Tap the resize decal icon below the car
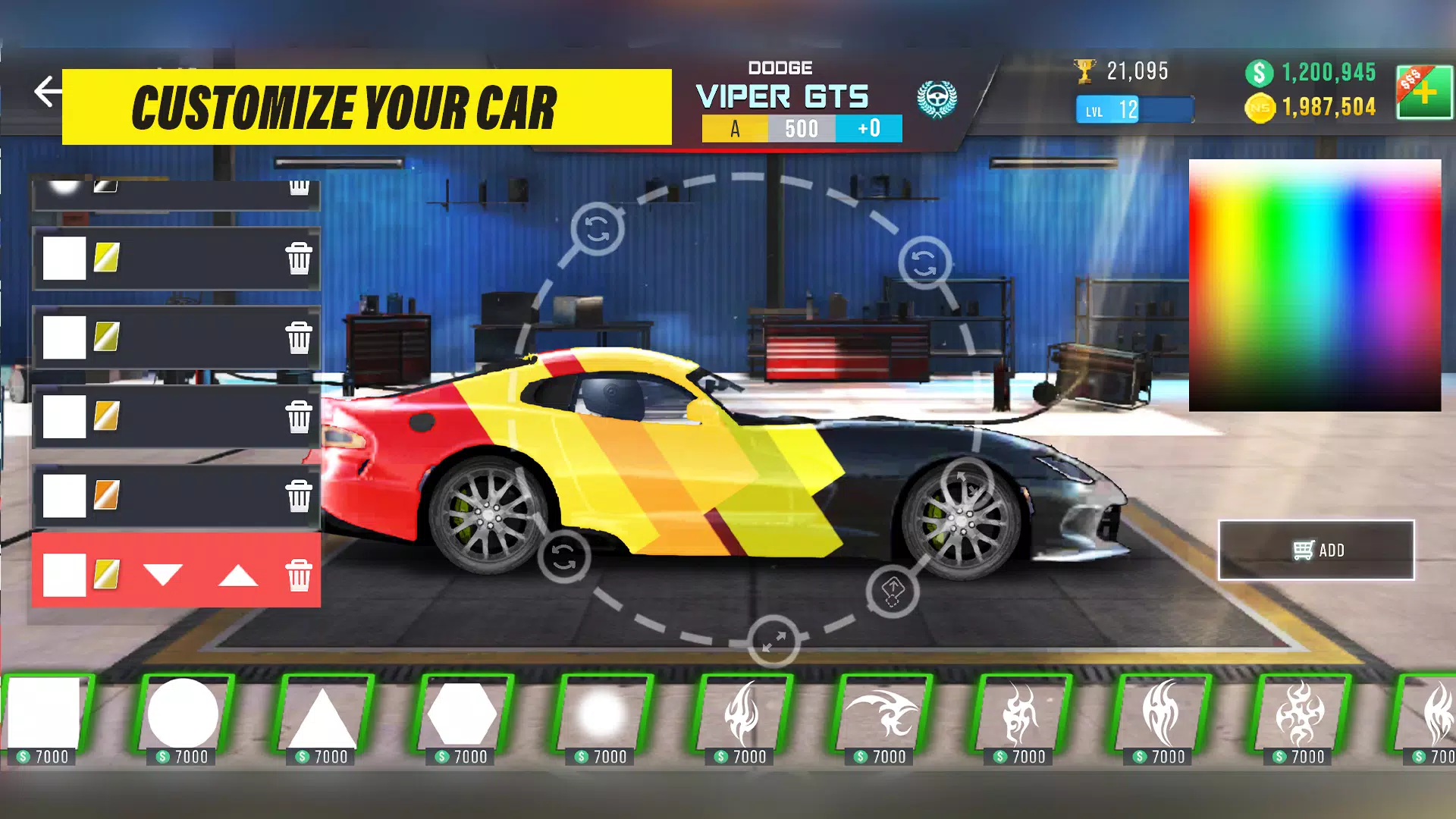This screenshot has width=1456, height=819. tap(773, 642)
